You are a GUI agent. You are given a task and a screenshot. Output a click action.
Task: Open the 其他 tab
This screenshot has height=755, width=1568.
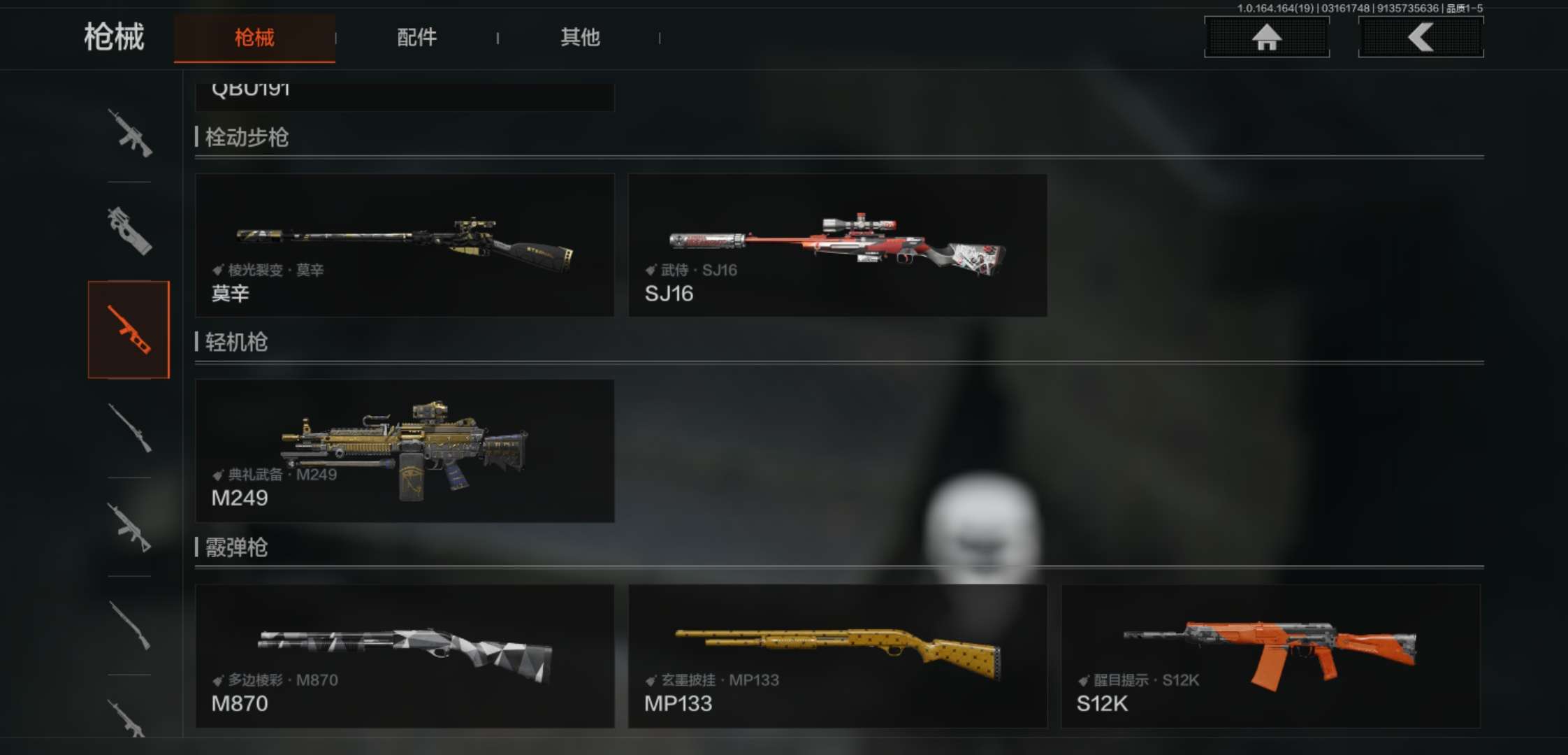[580, 38]
